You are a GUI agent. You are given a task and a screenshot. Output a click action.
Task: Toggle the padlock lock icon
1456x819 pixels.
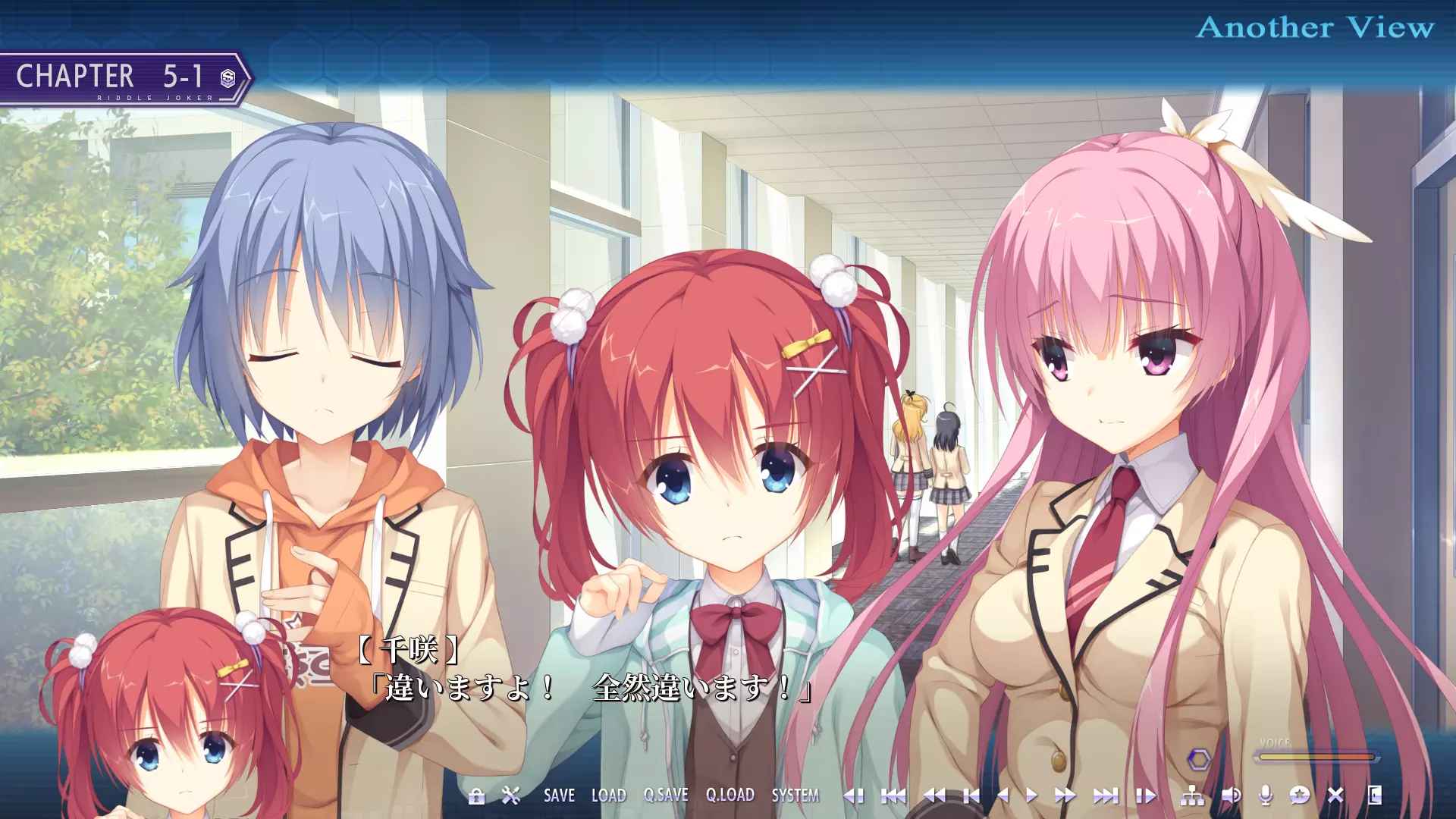476,796
